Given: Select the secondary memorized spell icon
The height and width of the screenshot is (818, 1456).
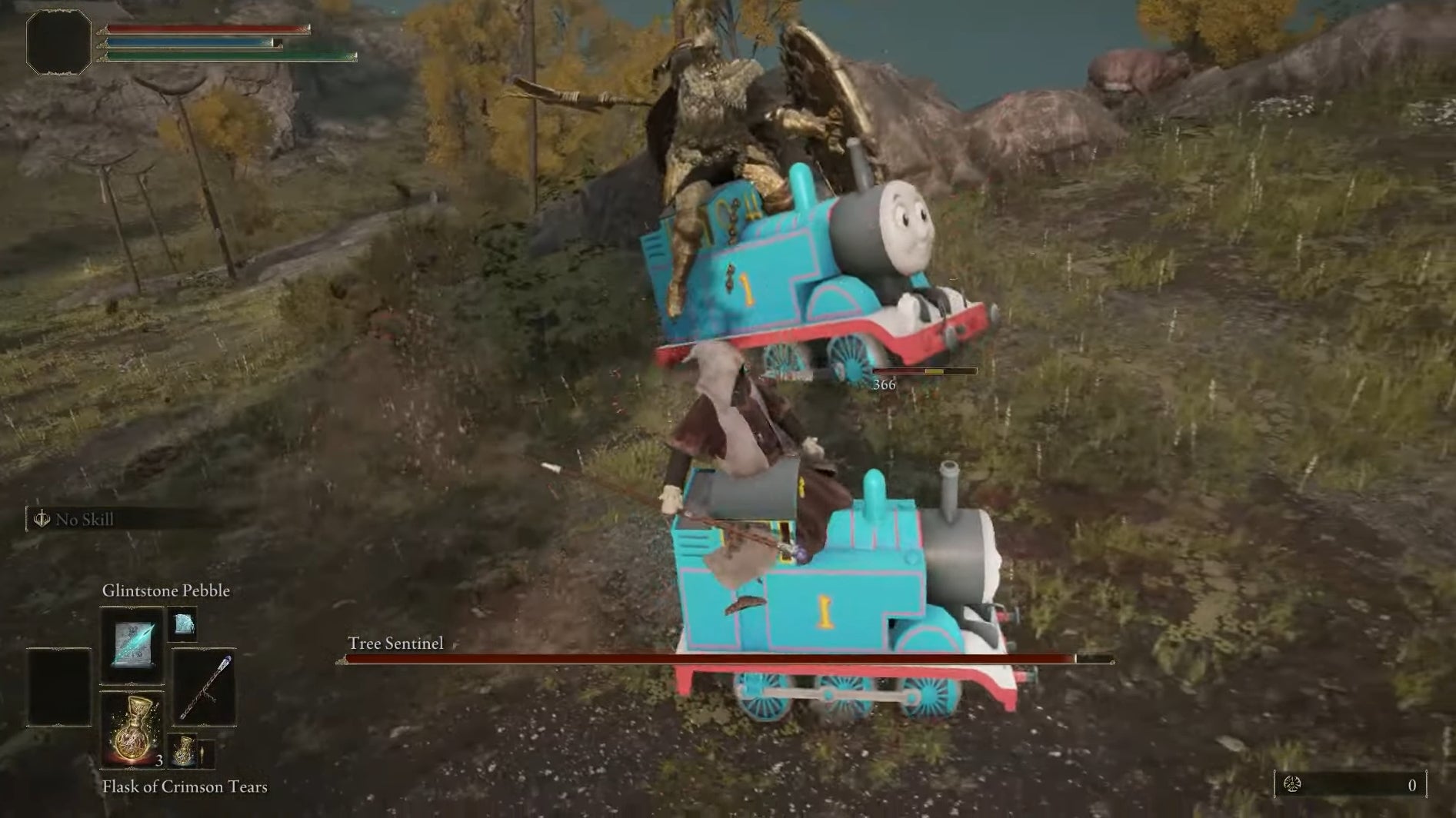Looking at the screenshot, I should pyautogui.click(x=182, y=625).
